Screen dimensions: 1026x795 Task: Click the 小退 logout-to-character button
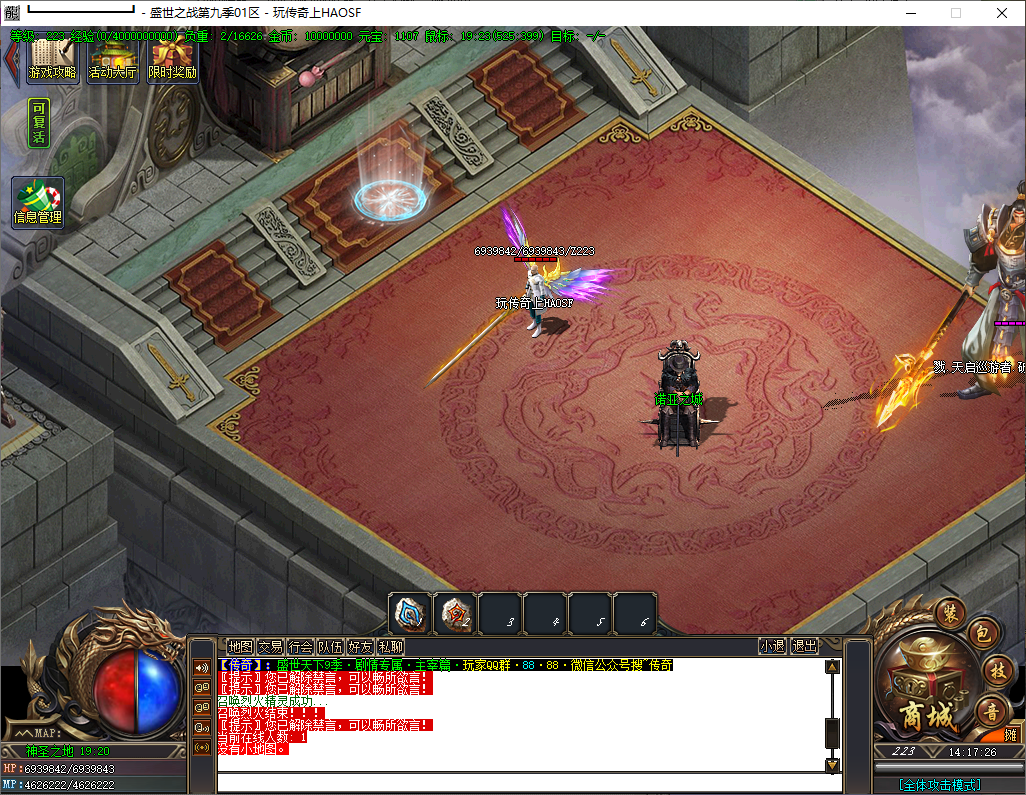[x=772, y=646]
